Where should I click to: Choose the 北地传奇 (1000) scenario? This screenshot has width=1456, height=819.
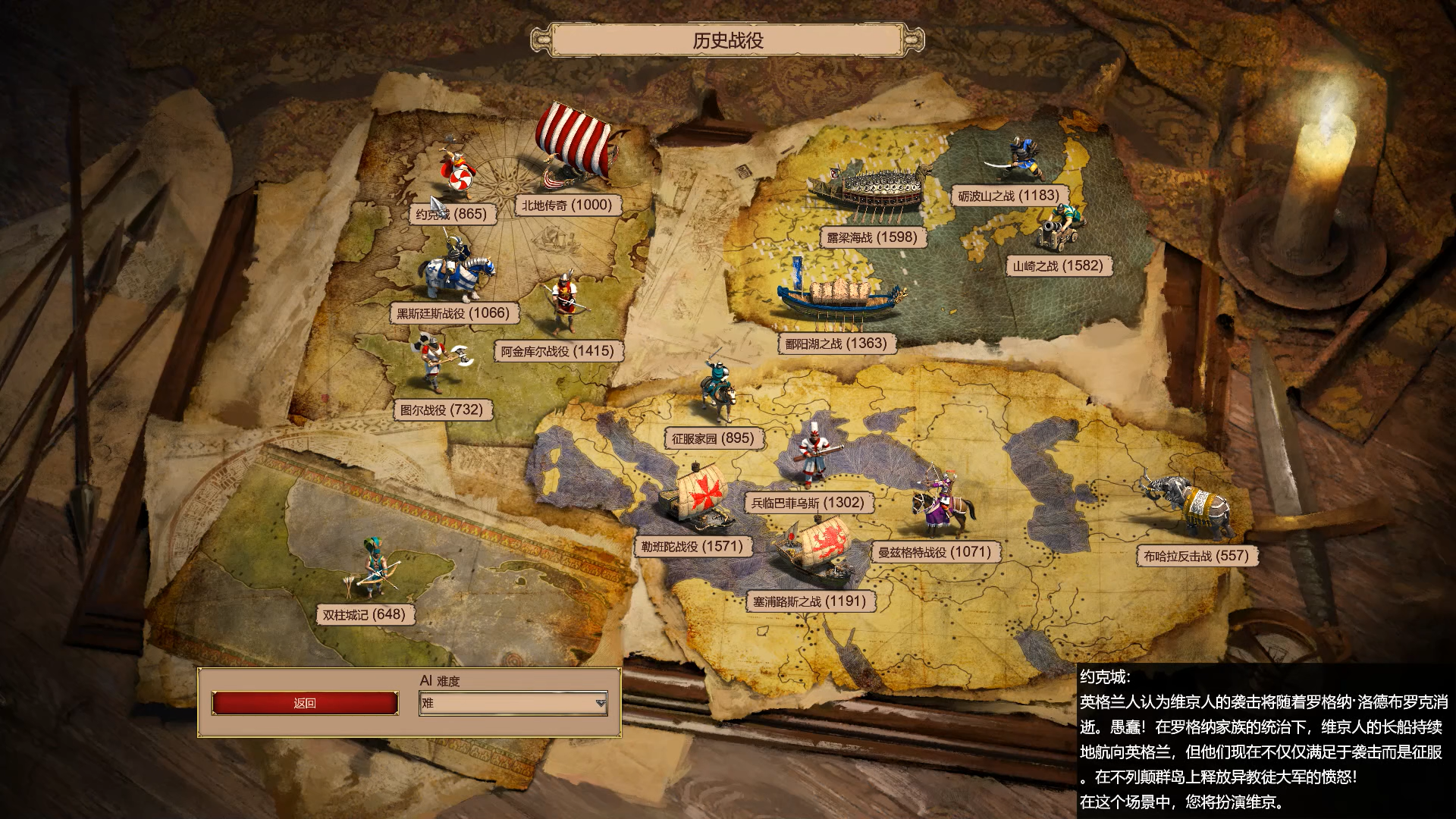(566, 205)
